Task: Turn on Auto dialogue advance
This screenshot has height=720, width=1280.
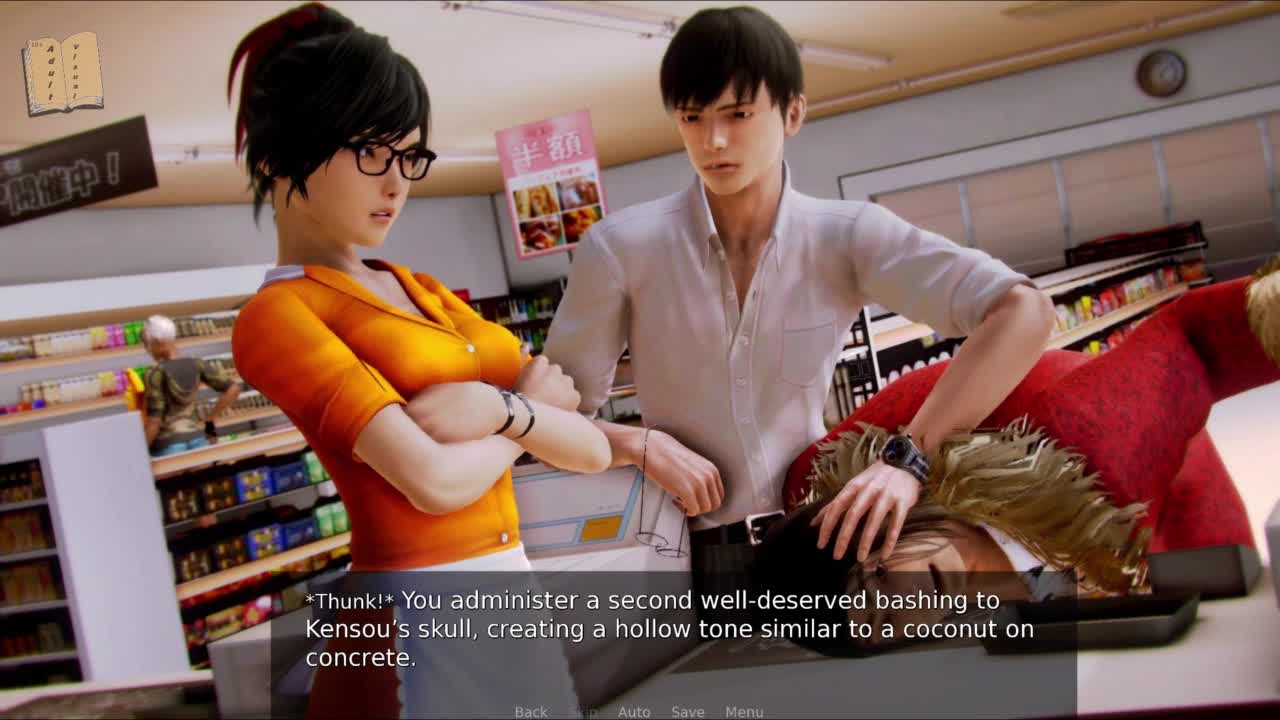Action: 634,712
